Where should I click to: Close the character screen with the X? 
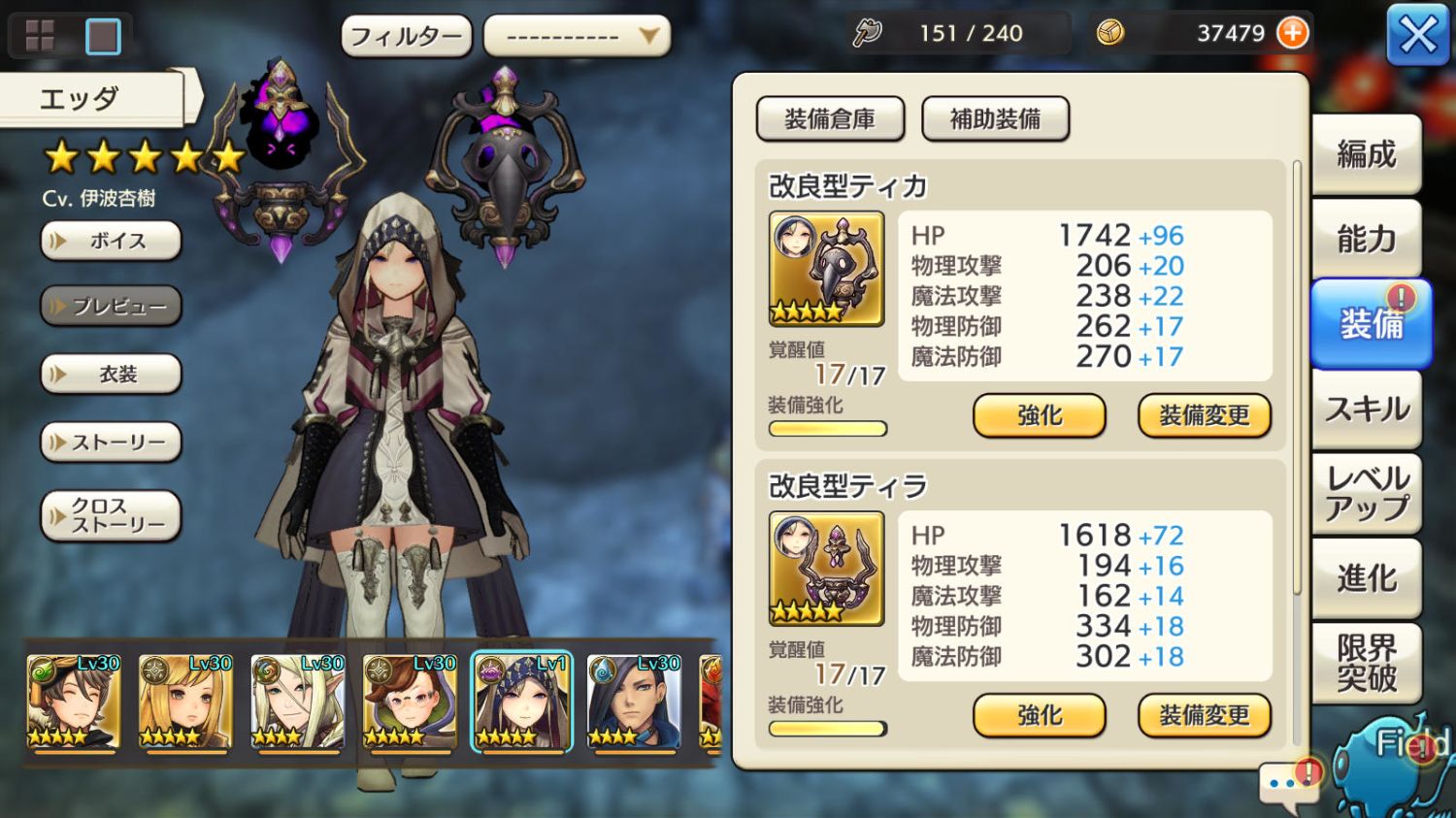coord(1417,36)
